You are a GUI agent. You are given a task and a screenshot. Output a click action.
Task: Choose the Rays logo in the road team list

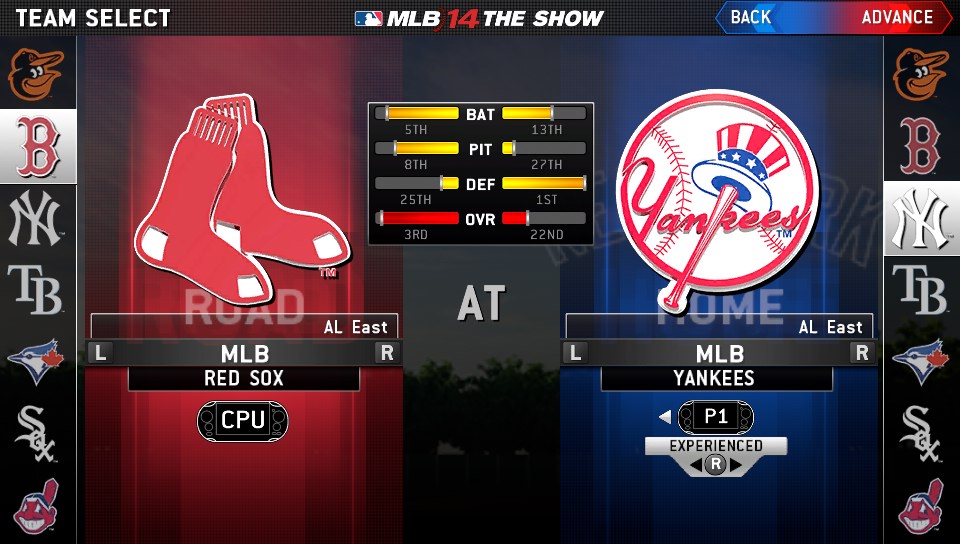(x=37, y=291)
